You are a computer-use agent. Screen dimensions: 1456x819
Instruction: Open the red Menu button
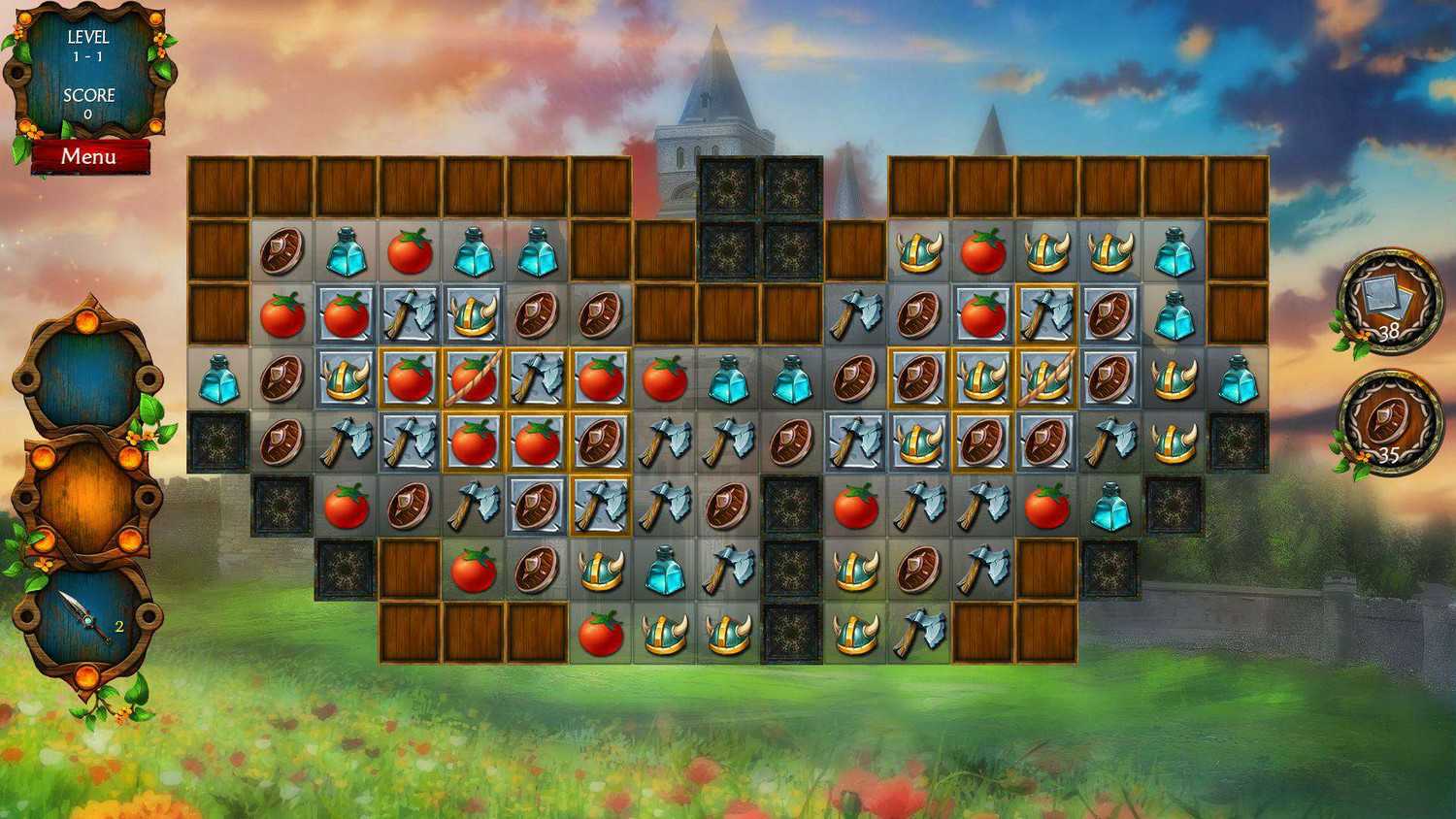[x=89, y=157]
